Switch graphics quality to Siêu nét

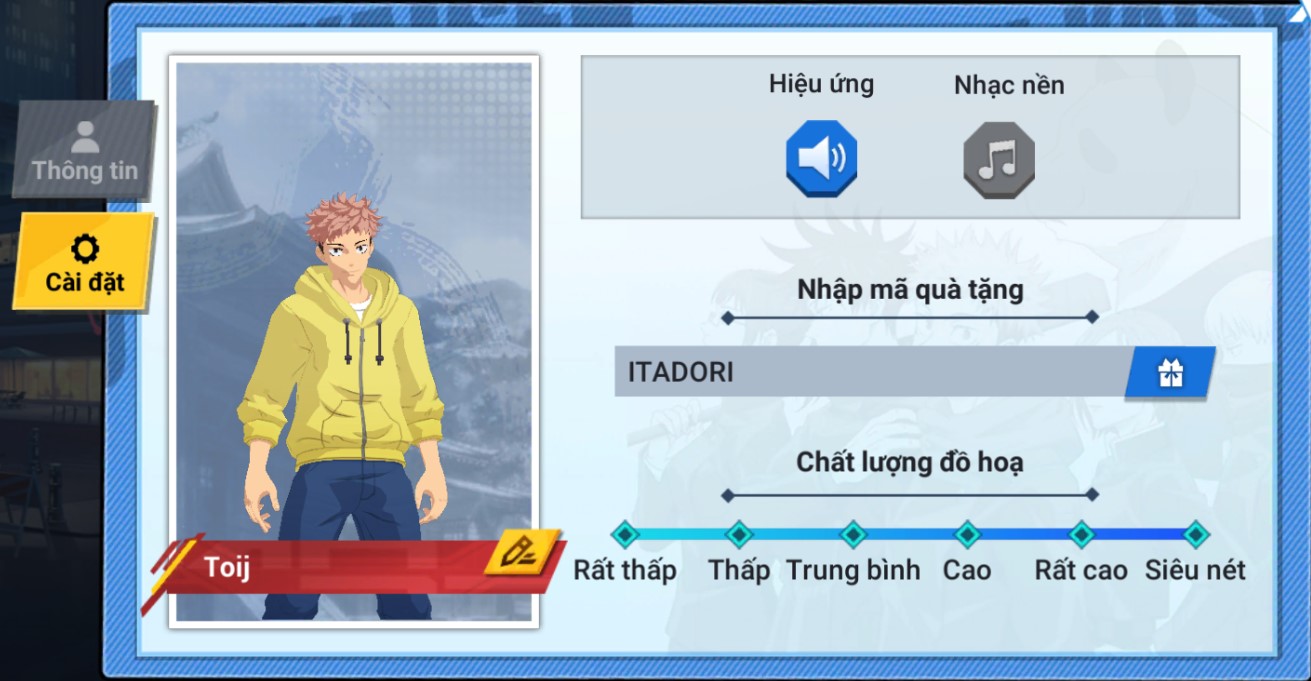[1195, 534]
